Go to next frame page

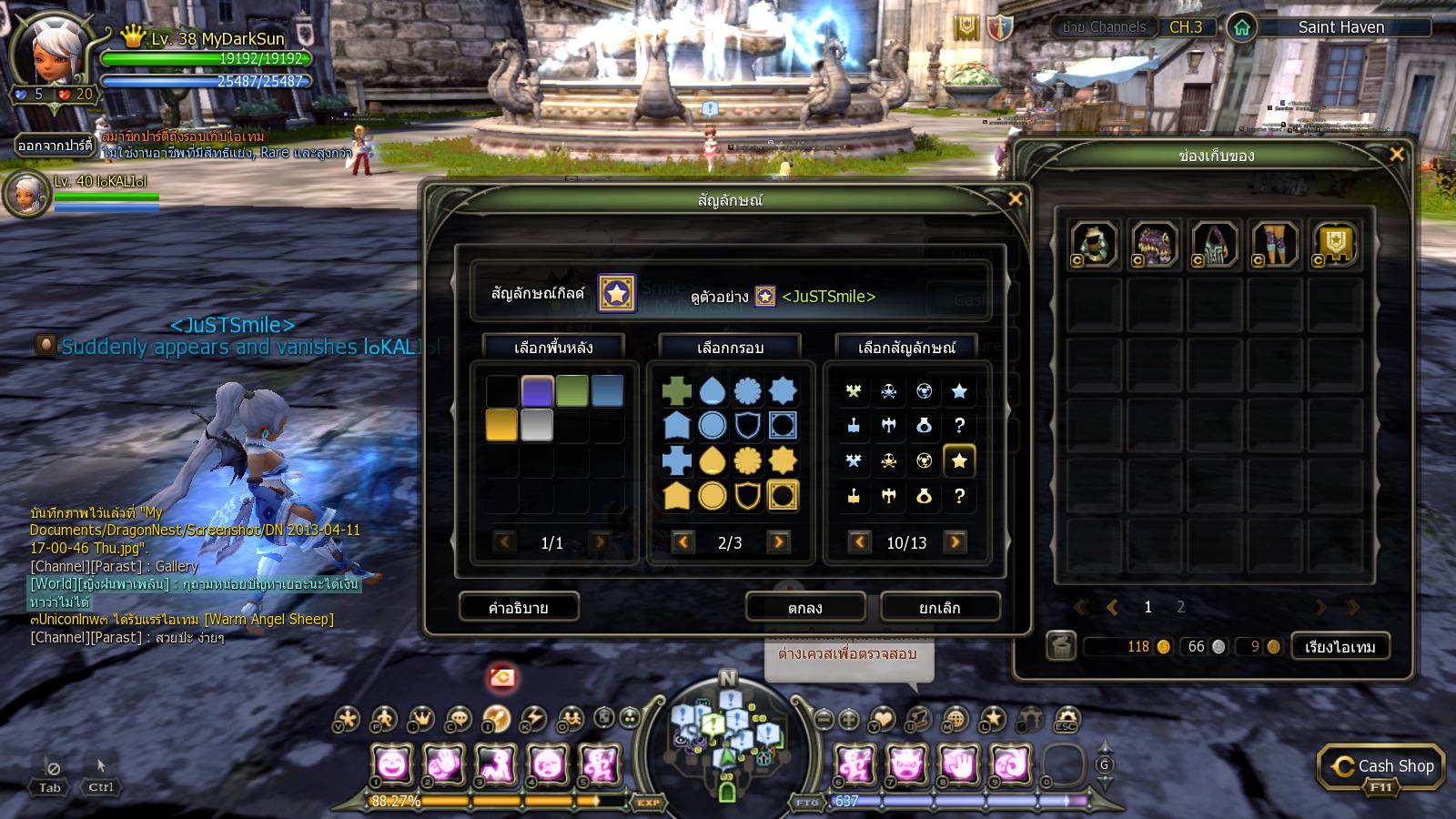778,542
